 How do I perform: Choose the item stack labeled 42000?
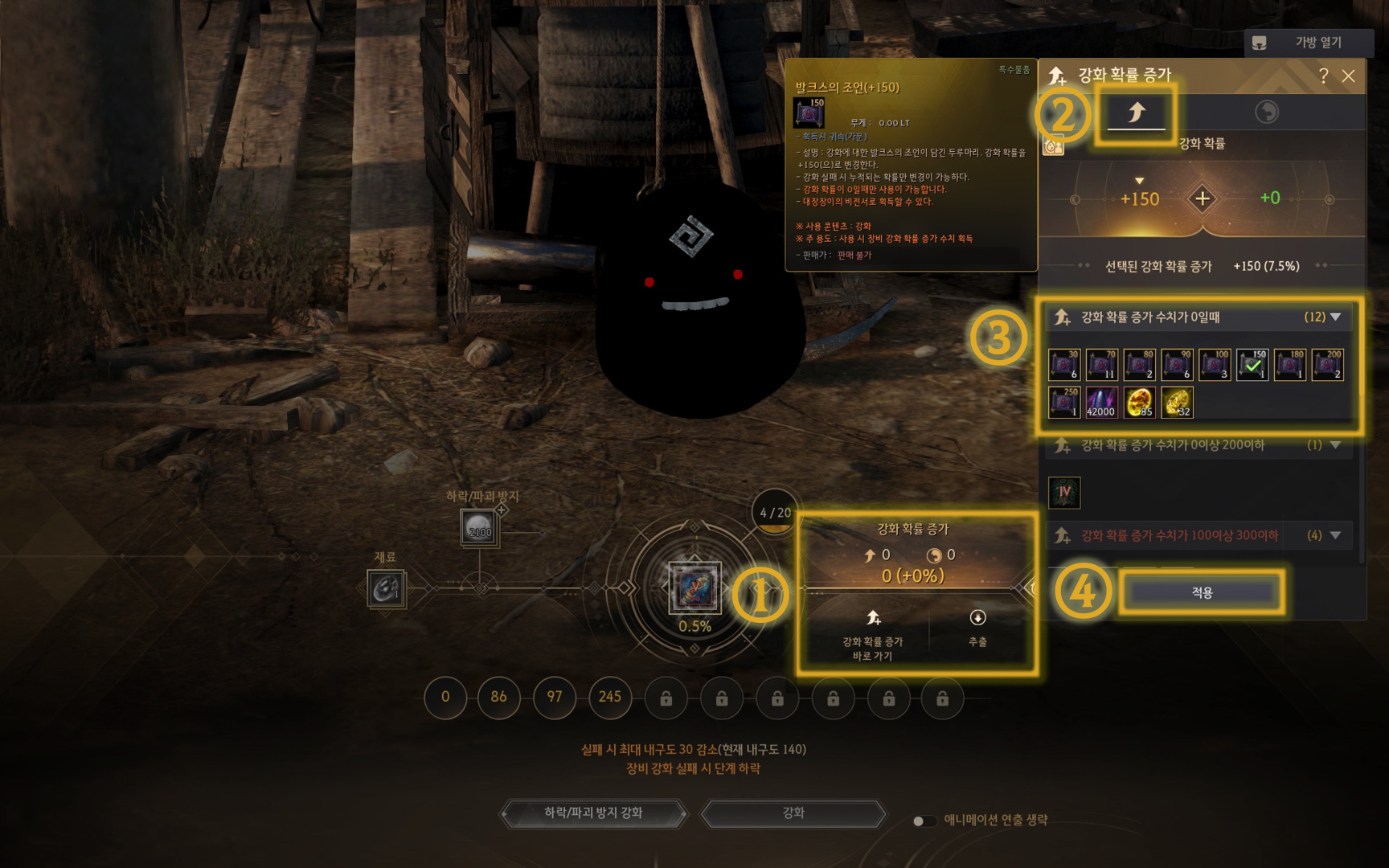click(x=1101, y=403)
